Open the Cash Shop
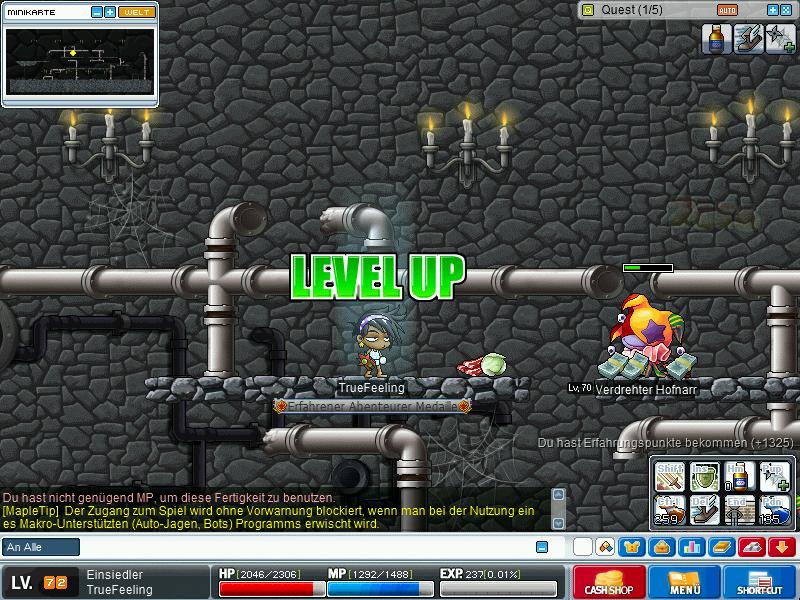800x600 pixels. 609,582
